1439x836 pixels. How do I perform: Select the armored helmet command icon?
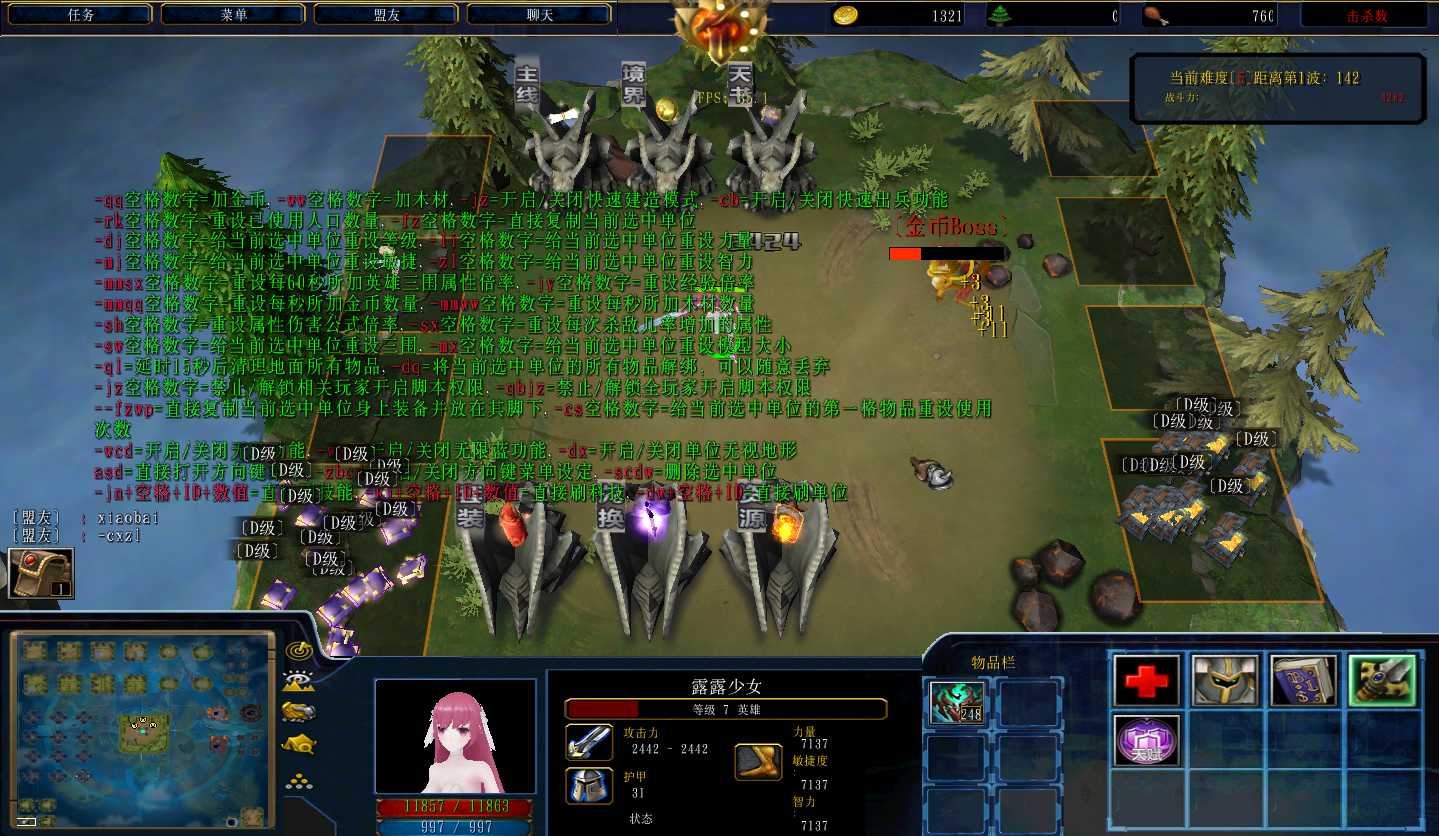(1224, 681)
